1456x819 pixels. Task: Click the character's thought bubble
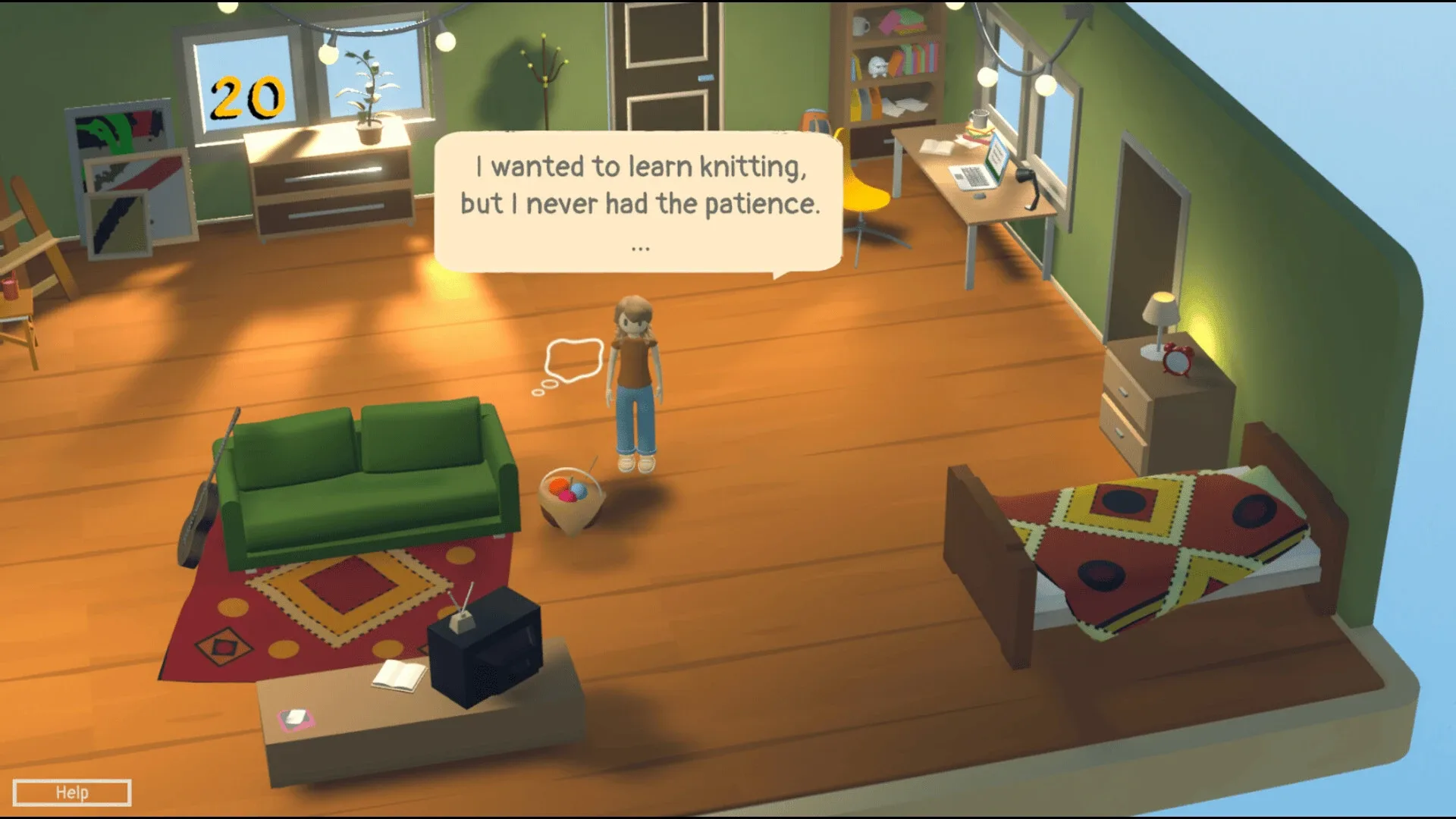(x=573, y=356)
